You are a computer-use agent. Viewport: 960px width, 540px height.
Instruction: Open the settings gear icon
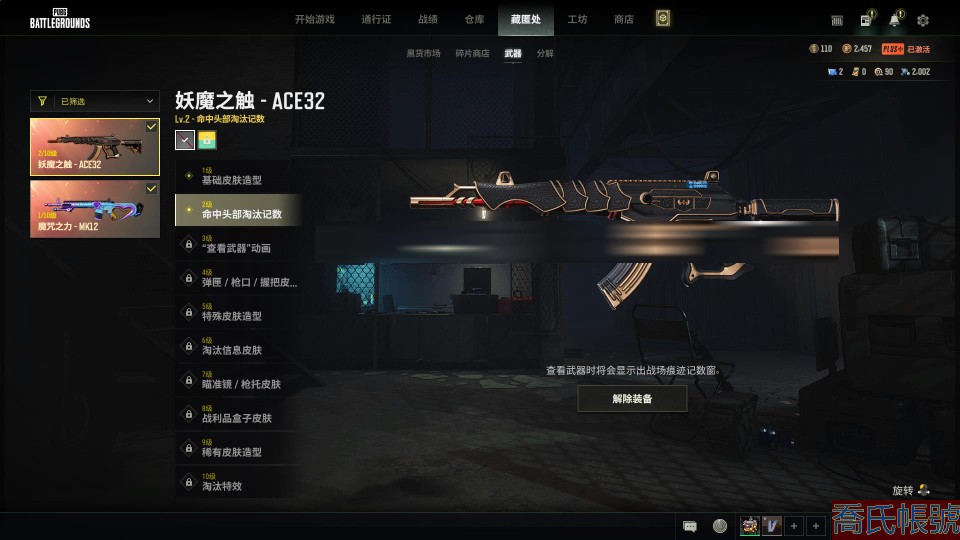pyautogui.click(x=923, y=20)
